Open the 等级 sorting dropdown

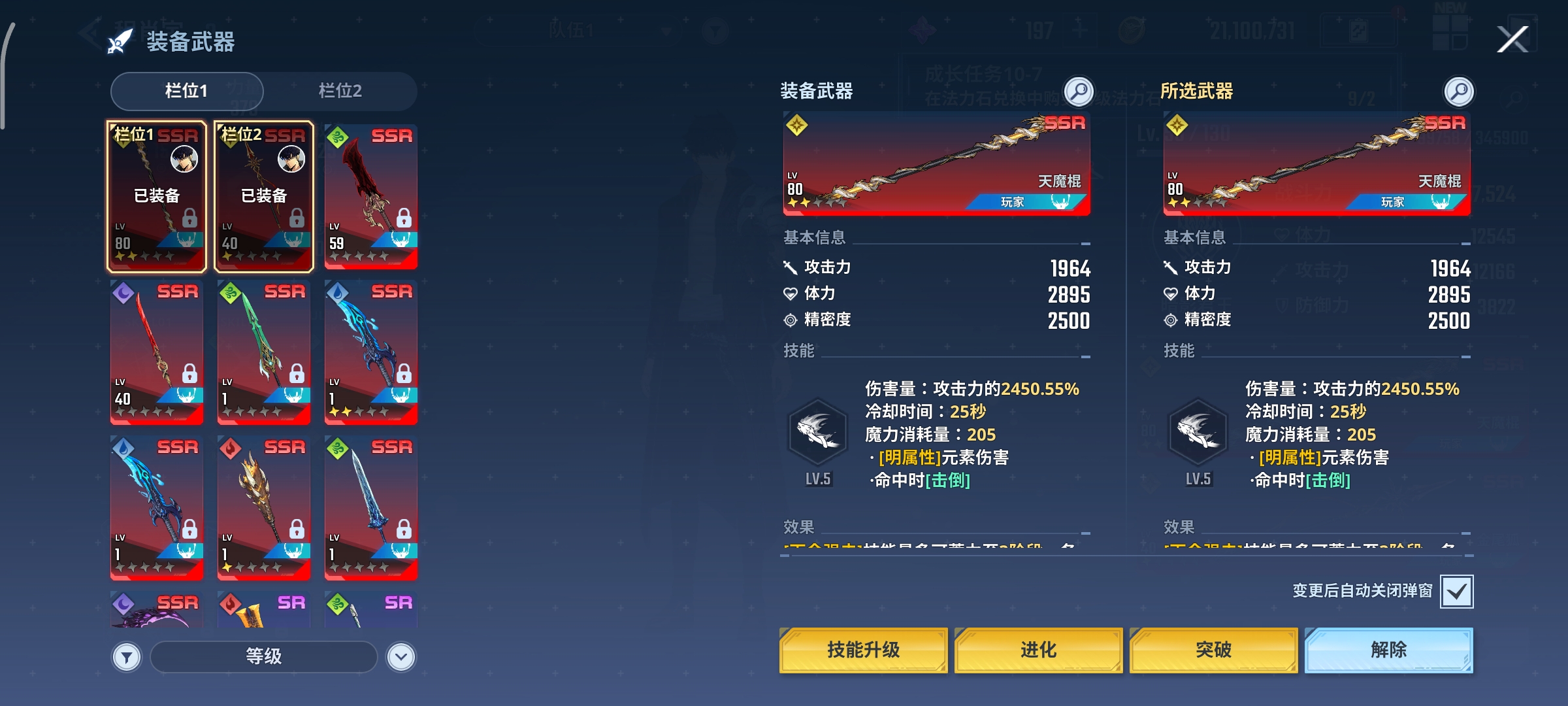264,656
